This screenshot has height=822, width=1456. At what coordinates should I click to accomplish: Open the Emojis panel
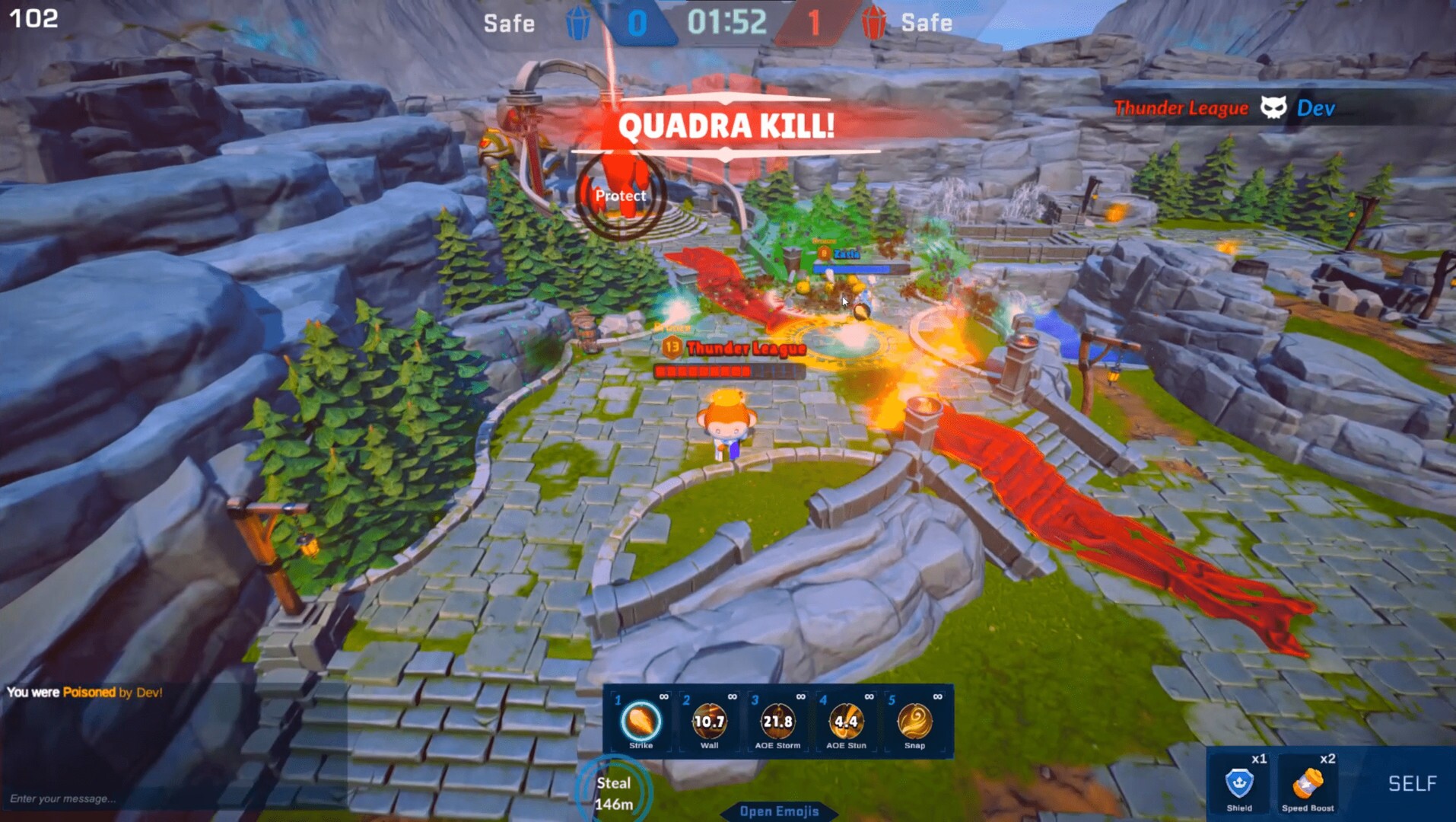point(779,811)
